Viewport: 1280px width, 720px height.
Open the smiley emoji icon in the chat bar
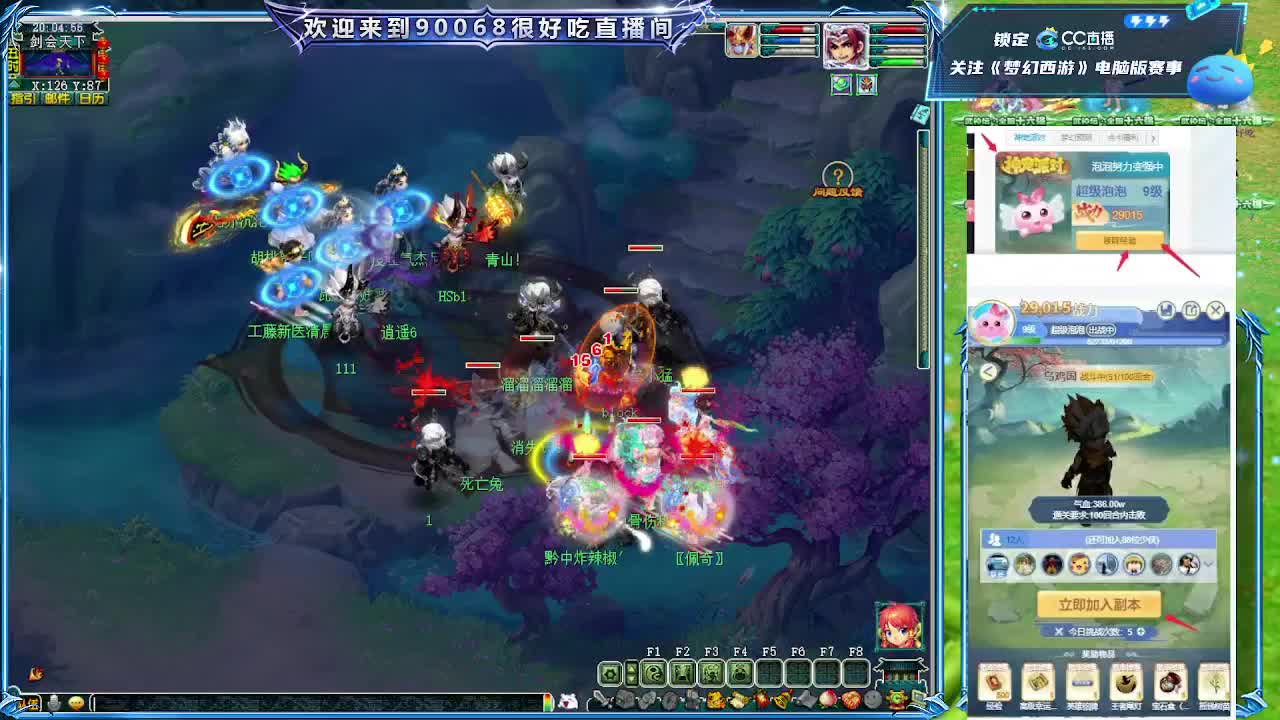(x=77, y=702)
